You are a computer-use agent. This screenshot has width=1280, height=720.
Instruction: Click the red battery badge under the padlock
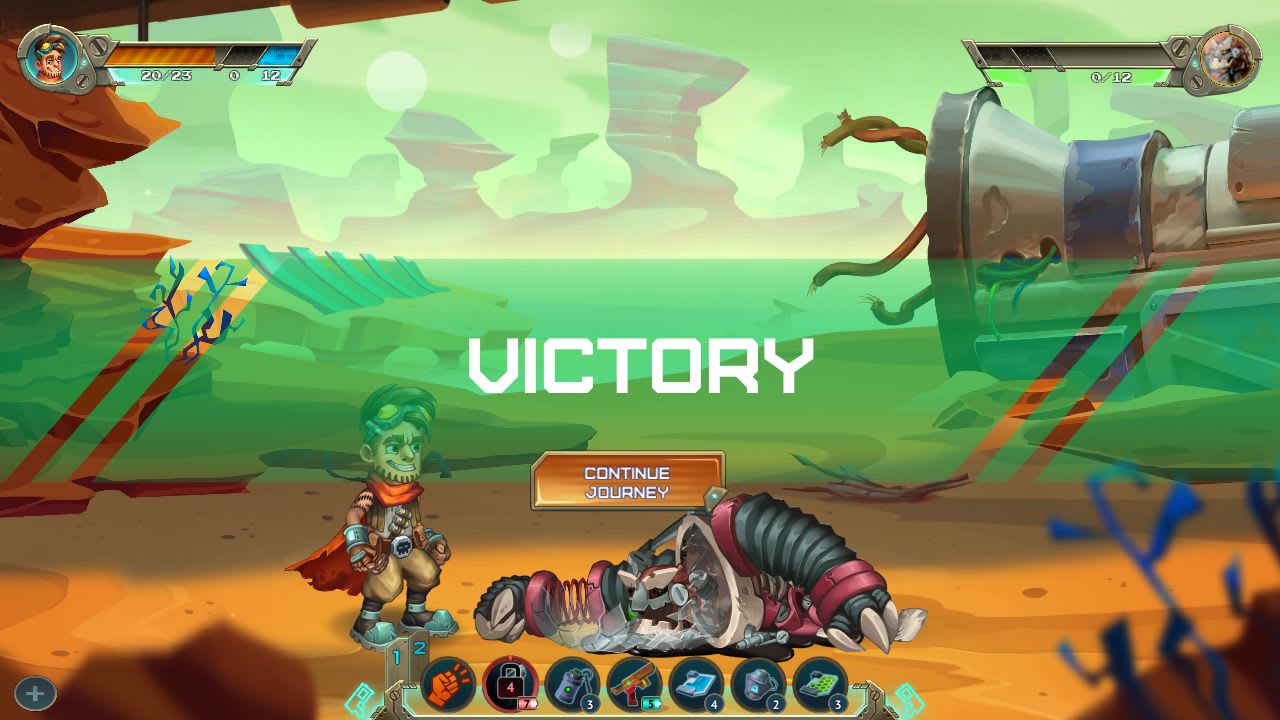click(x=526, y=703)
